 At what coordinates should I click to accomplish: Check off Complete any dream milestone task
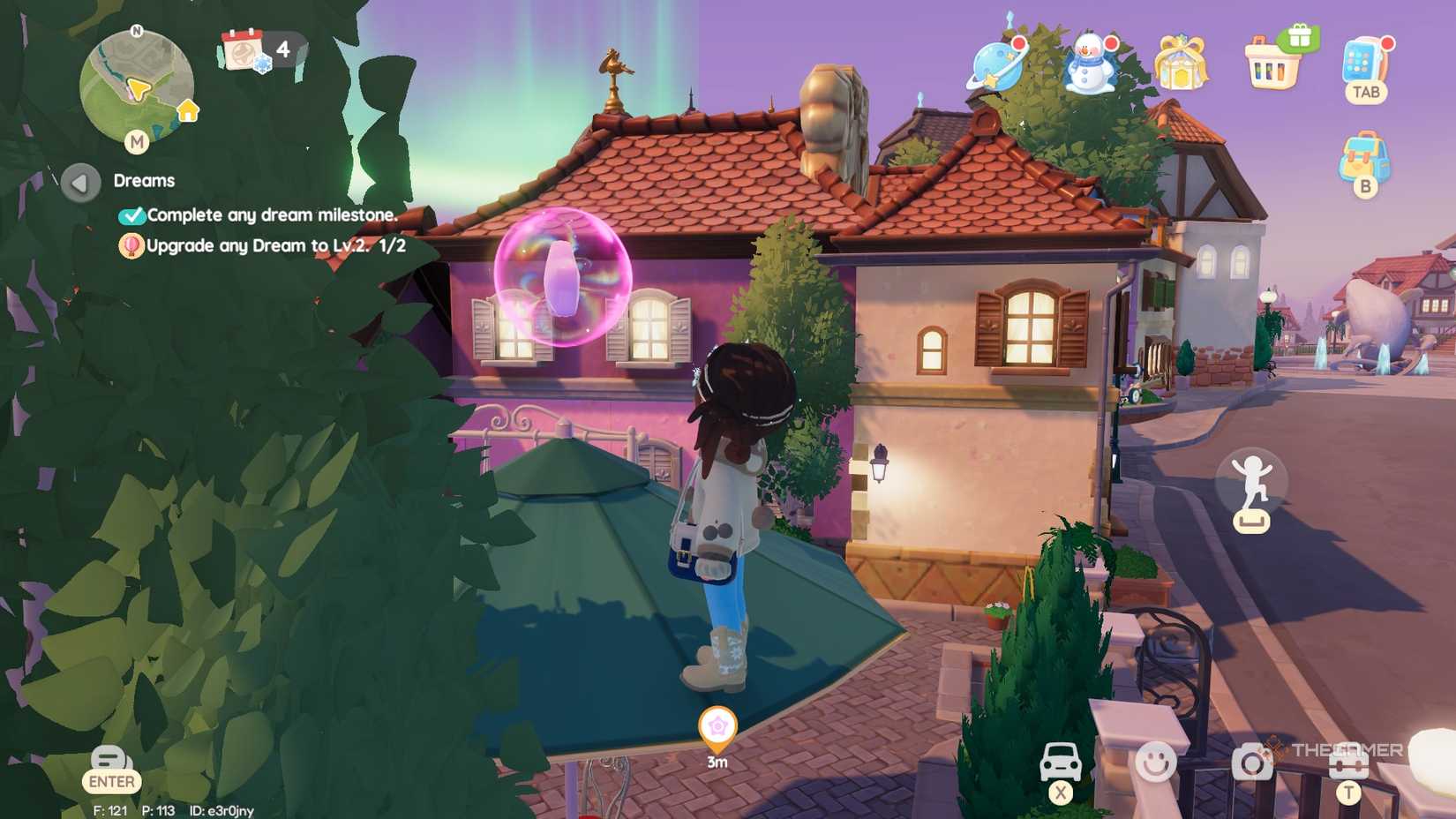(x=133, y=214)
